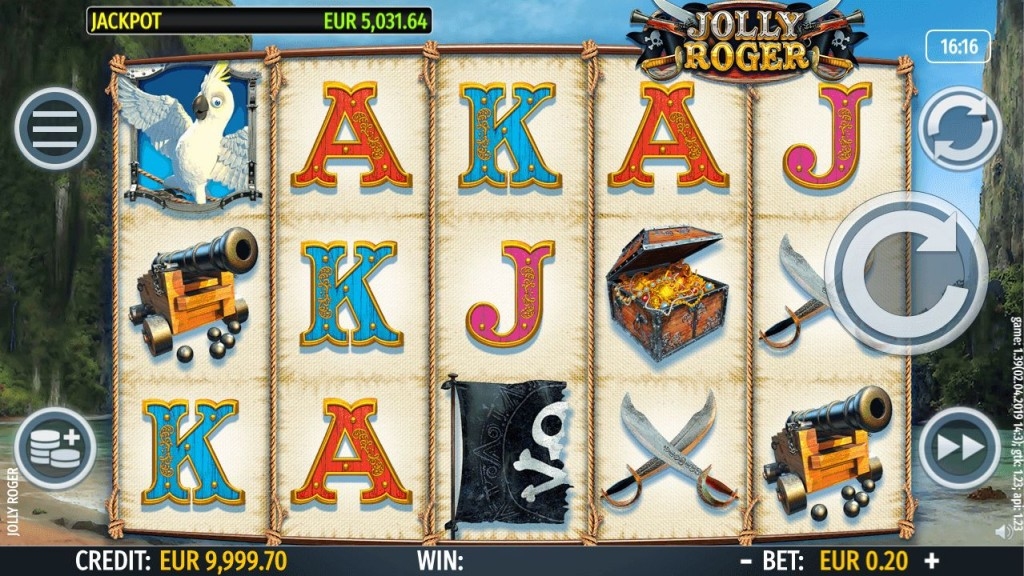The width and height of the screenshot is (1024, 576).
Task: Increase the bet with plus
Action: 932,561
